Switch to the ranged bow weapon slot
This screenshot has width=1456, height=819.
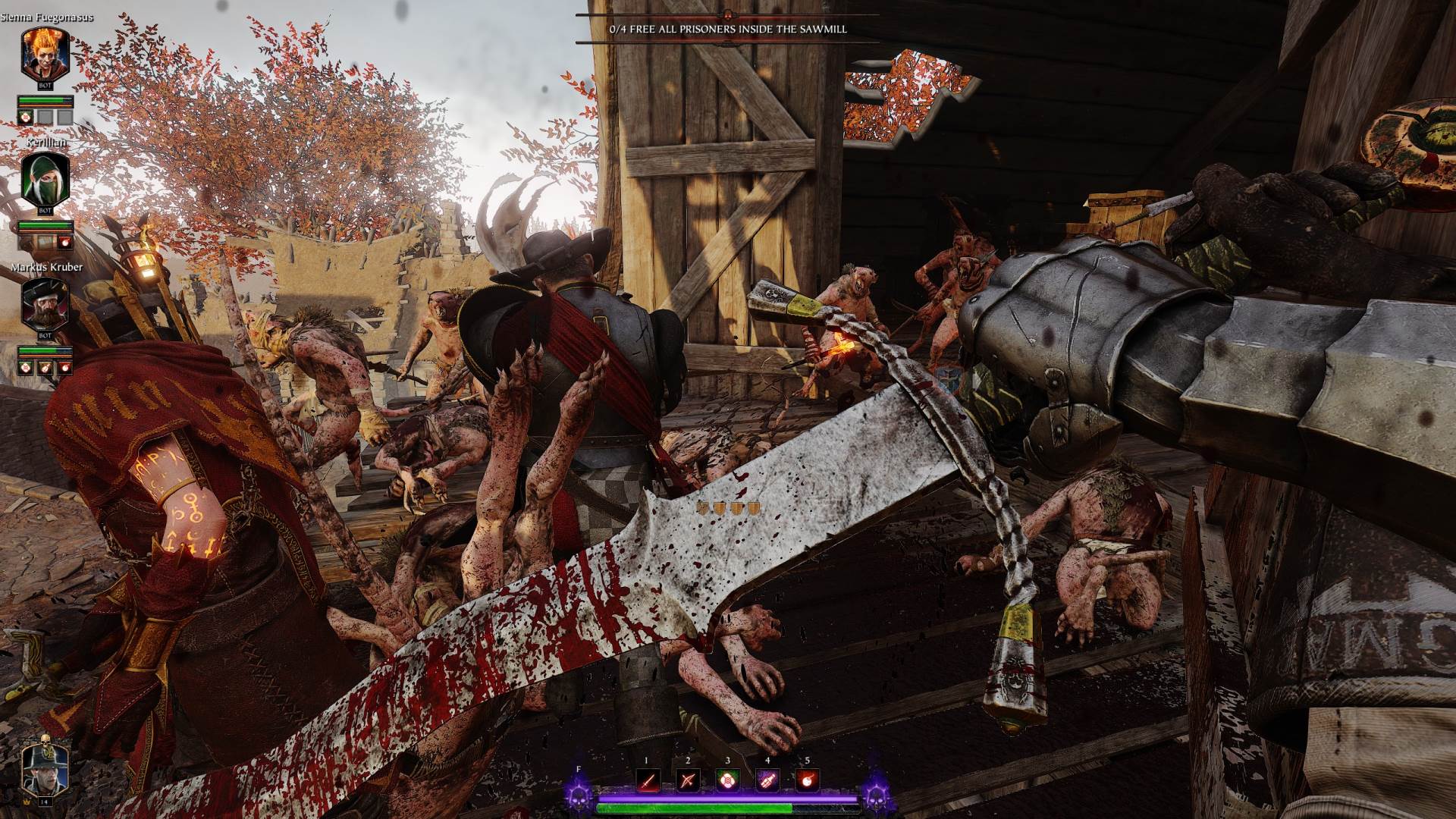pyautogui.click(x=687, y=780)
